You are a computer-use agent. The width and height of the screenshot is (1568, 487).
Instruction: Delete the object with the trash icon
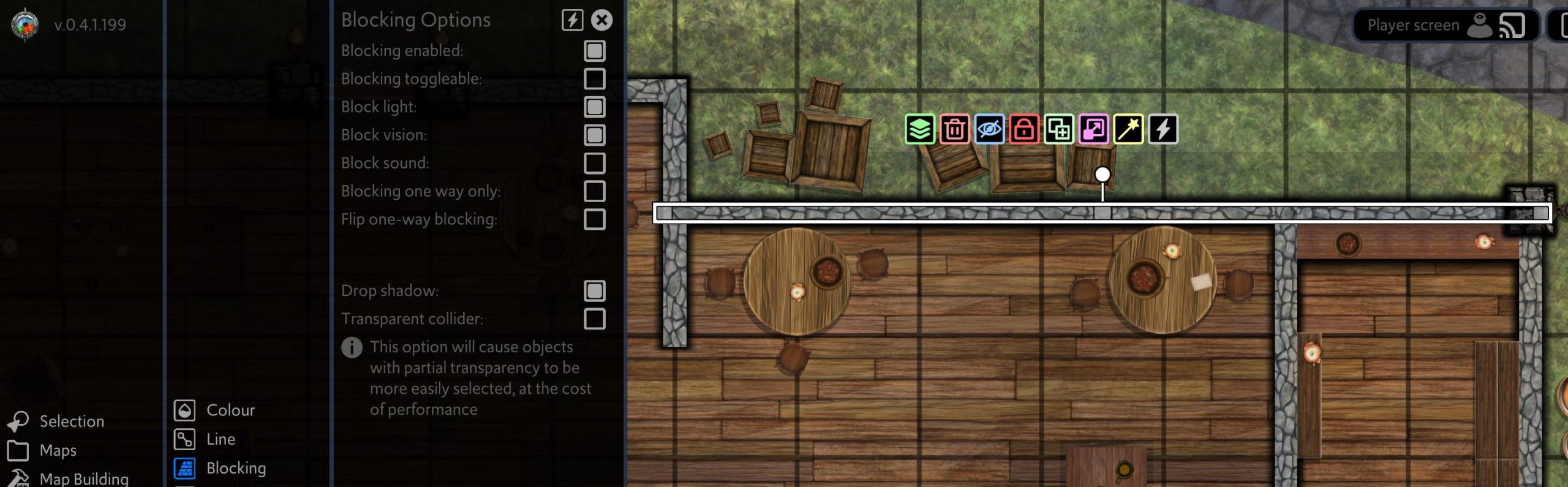tap(954, 129)
